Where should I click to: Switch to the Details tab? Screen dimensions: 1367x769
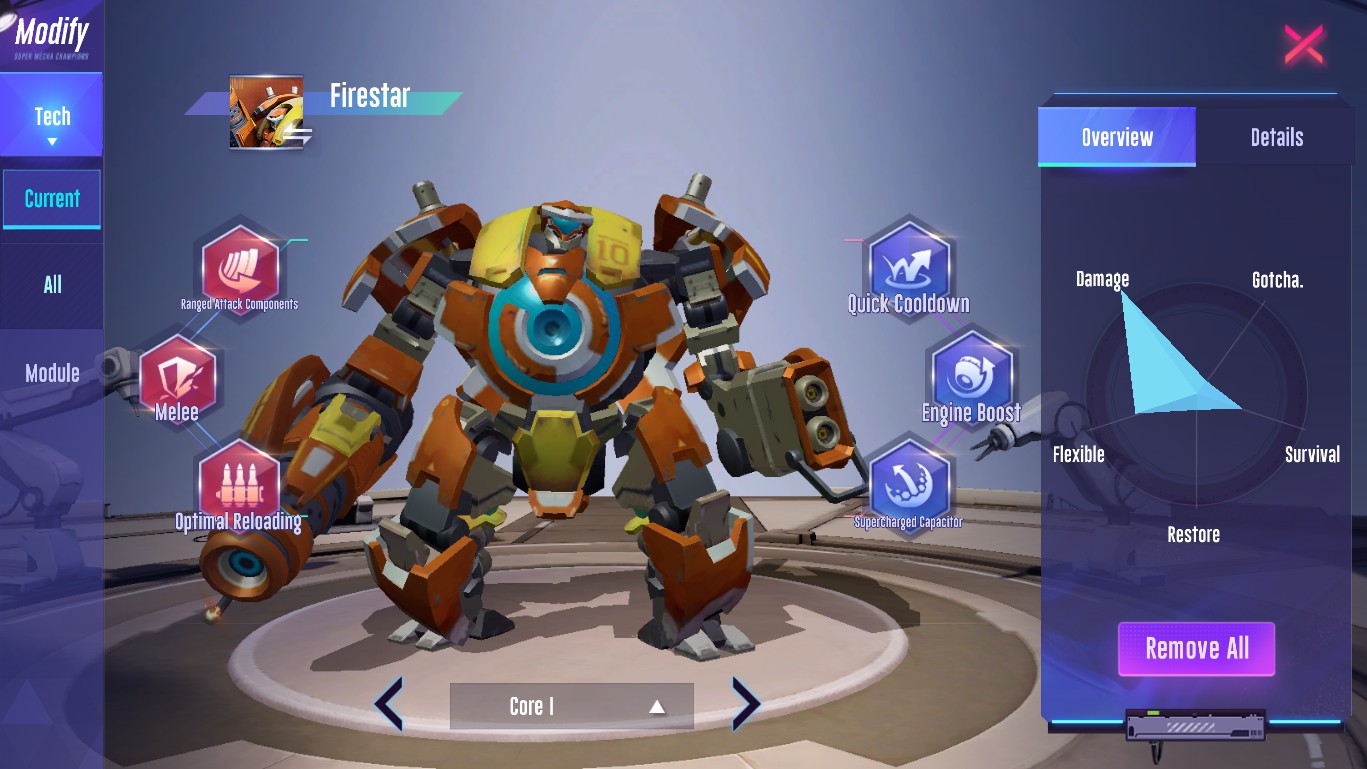(1276, 137)
